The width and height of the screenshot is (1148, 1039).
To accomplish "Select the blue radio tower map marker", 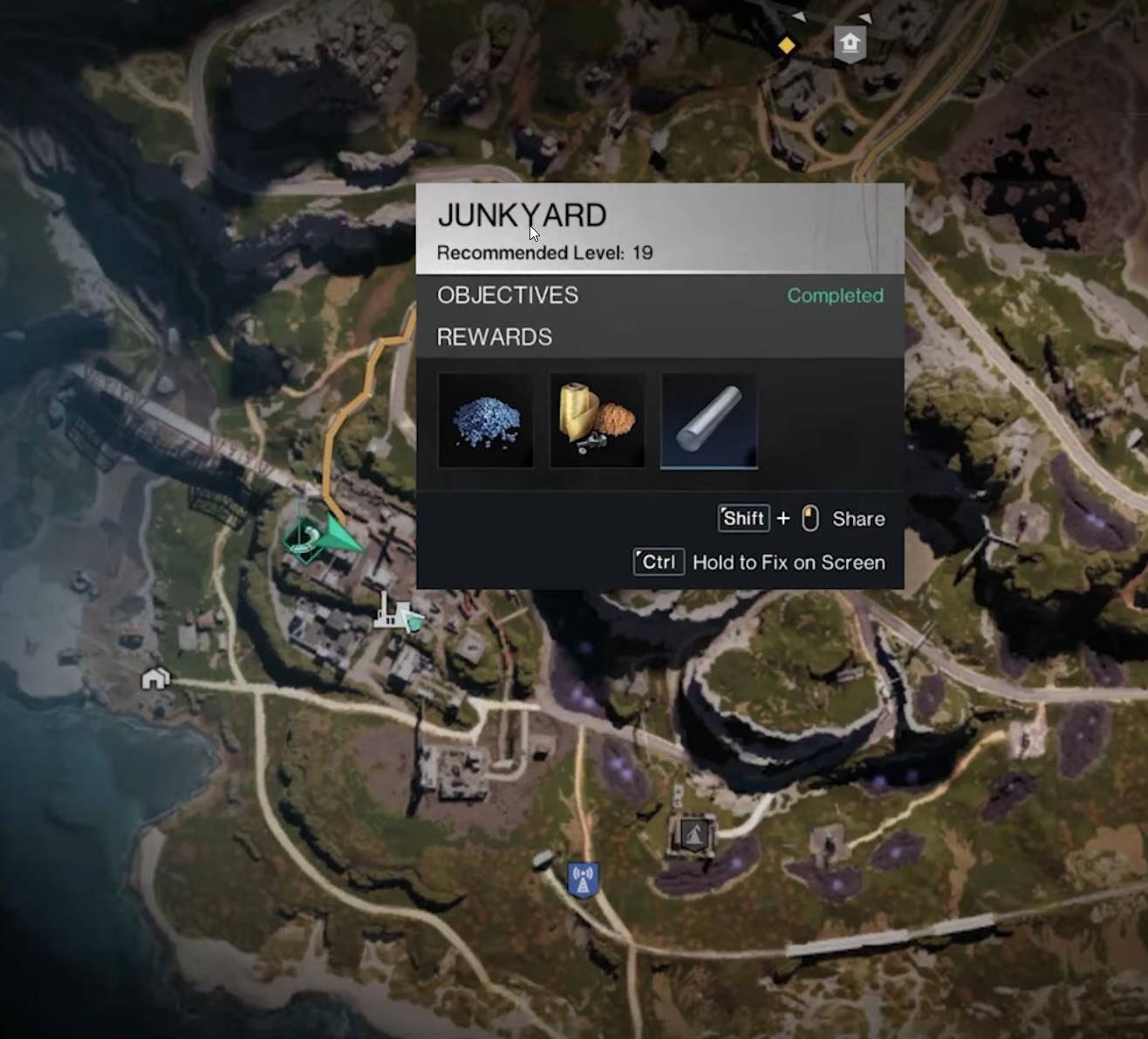I will click(x=583, y=879).
